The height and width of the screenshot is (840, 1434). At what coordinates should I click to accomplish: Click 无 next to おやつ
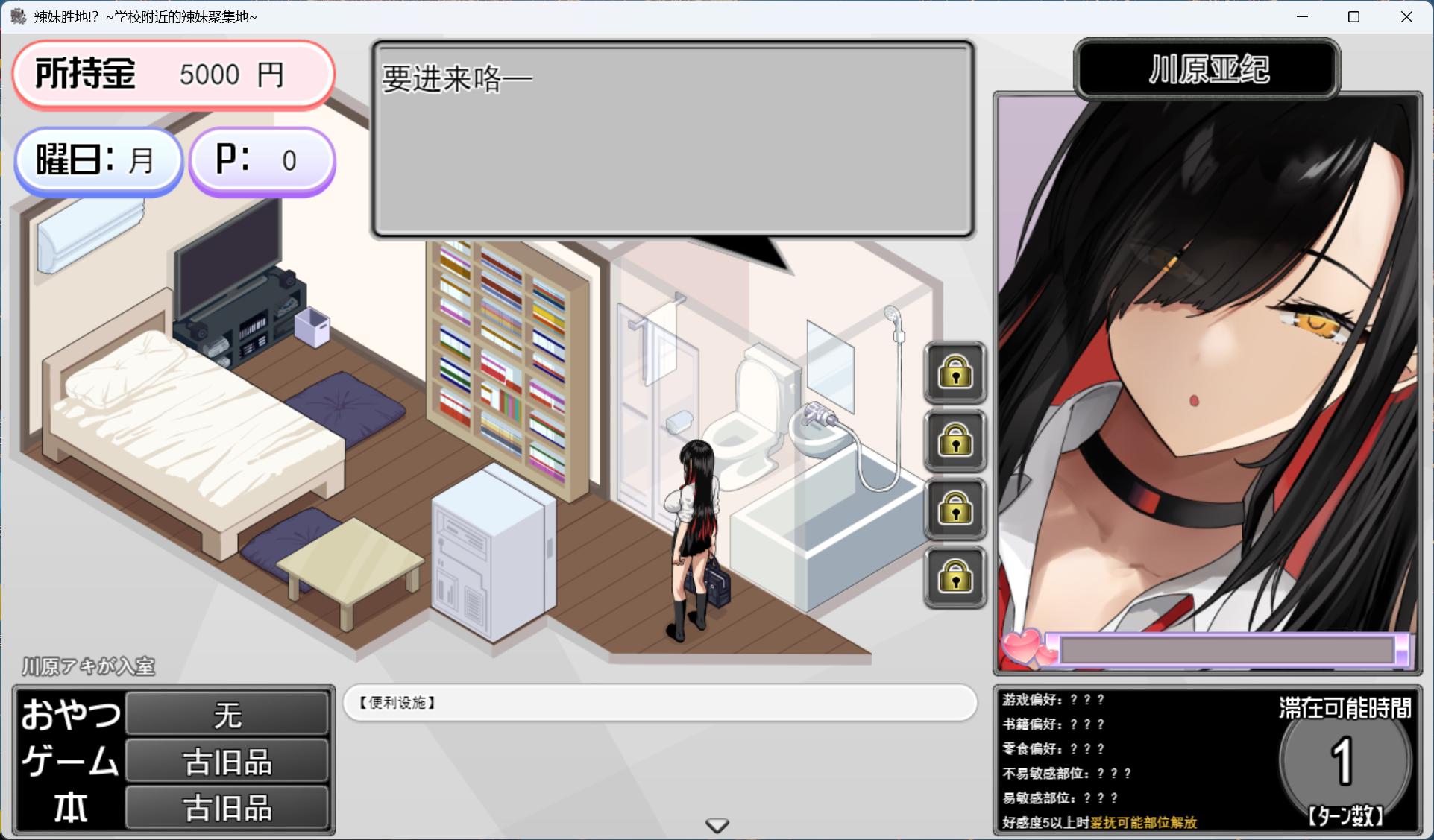pos(227,714)
